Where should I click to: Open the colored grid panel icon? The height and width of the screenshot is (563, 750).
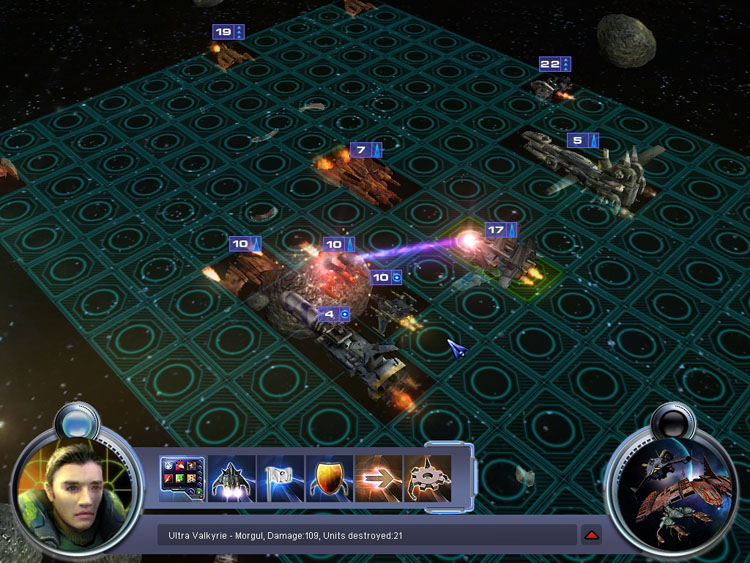182,478
